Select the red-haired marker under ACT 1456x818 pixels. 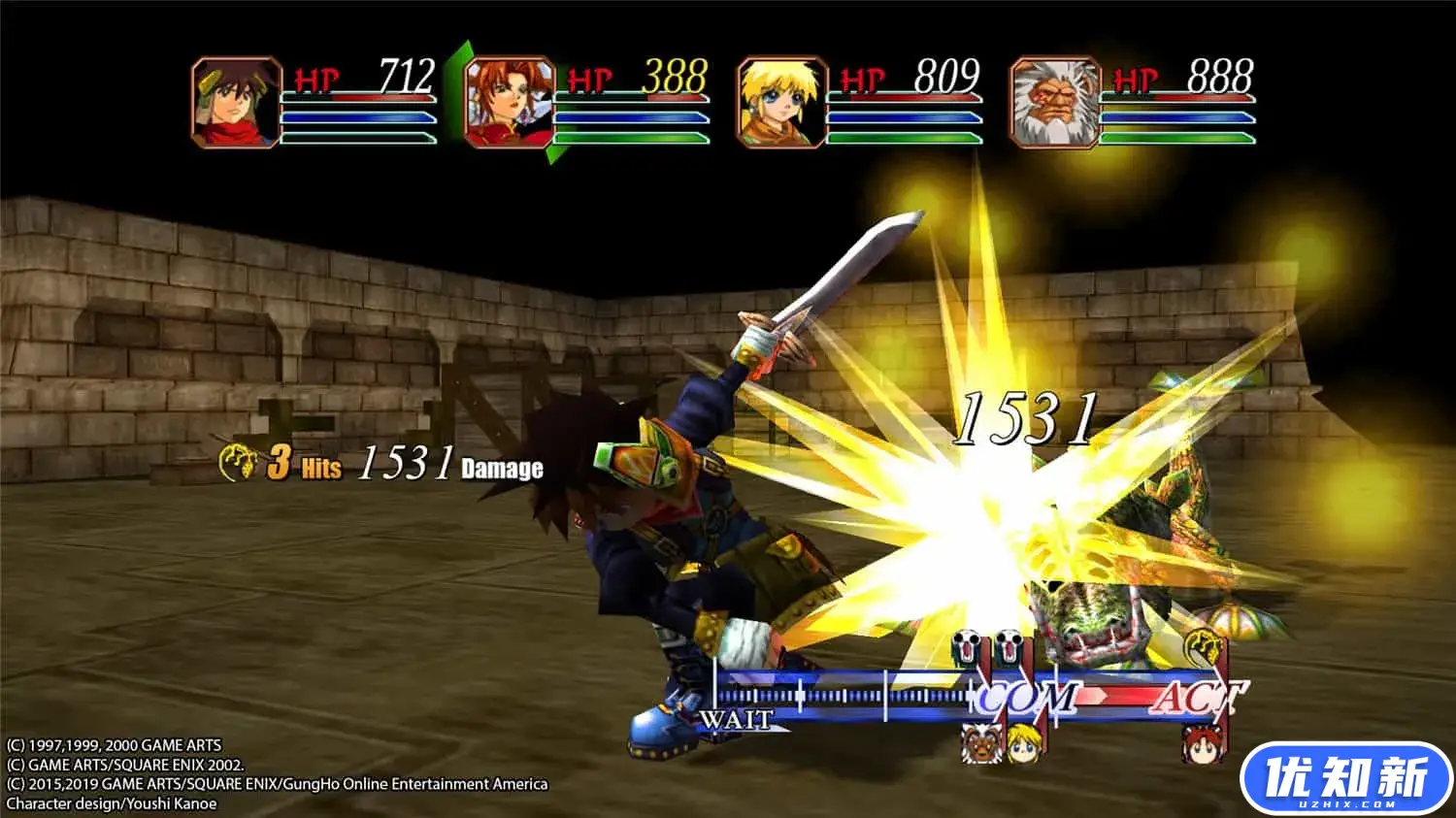click(1201, 744)
